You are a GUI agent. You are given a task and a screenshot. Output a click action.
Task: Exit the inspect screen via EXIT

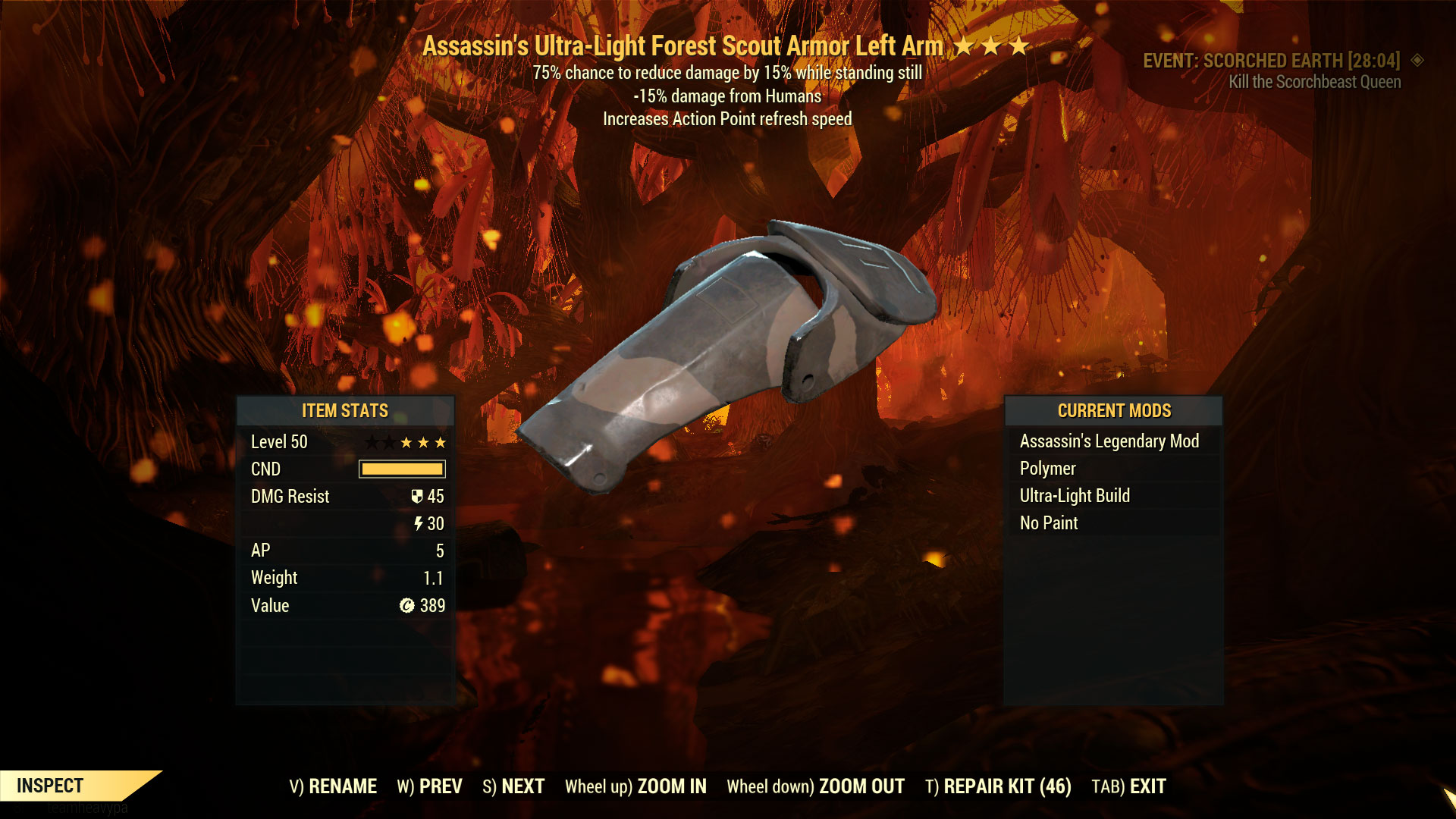point(1128,786)
